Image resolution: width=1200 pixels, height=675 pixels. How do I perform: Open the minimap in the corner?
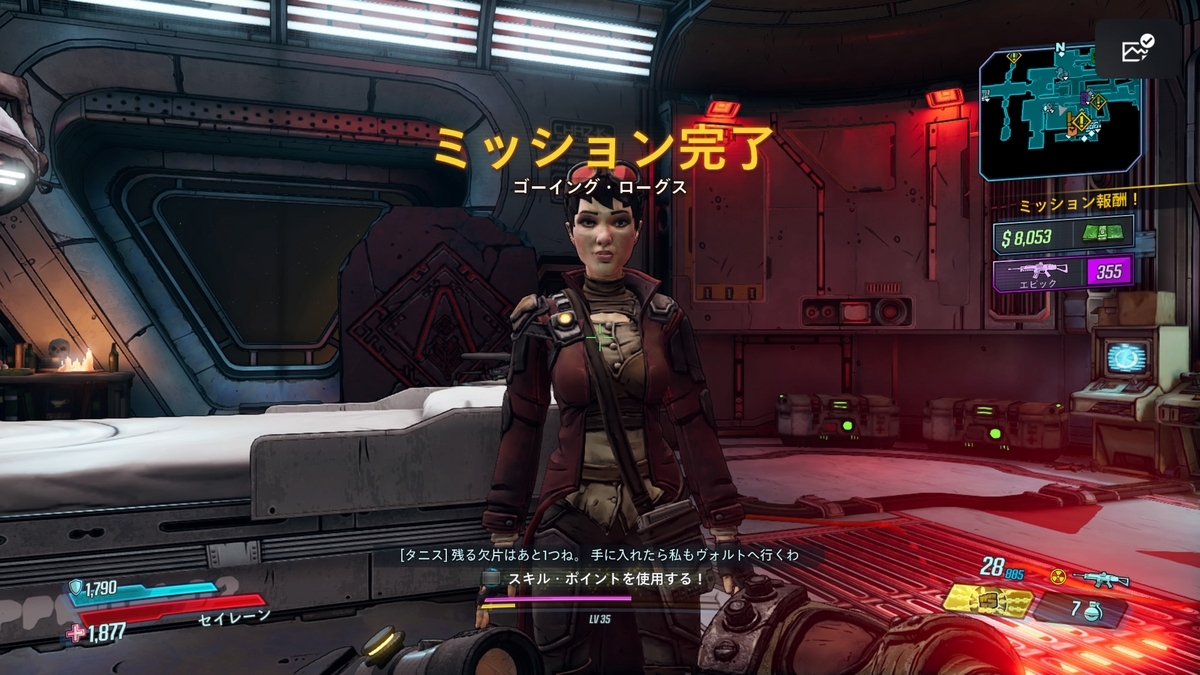click(1060, 112)
